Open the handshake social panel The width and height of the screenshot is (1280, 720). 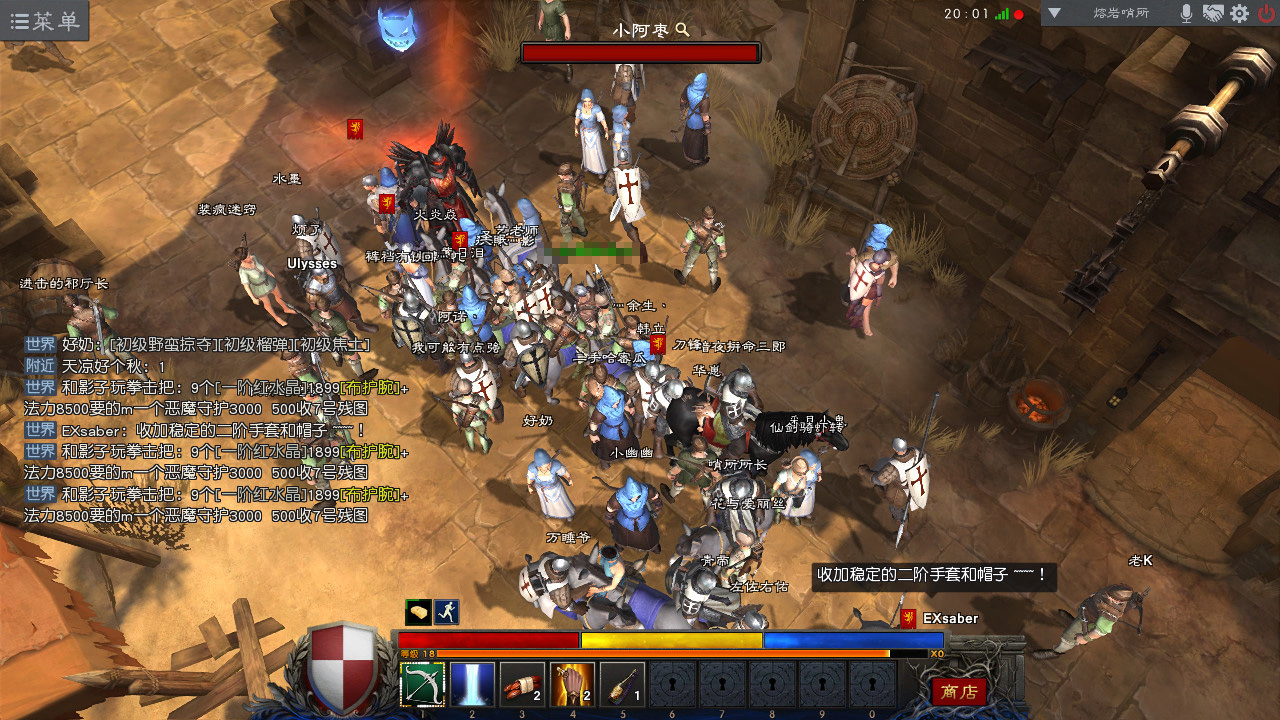tap(1213, 14)
